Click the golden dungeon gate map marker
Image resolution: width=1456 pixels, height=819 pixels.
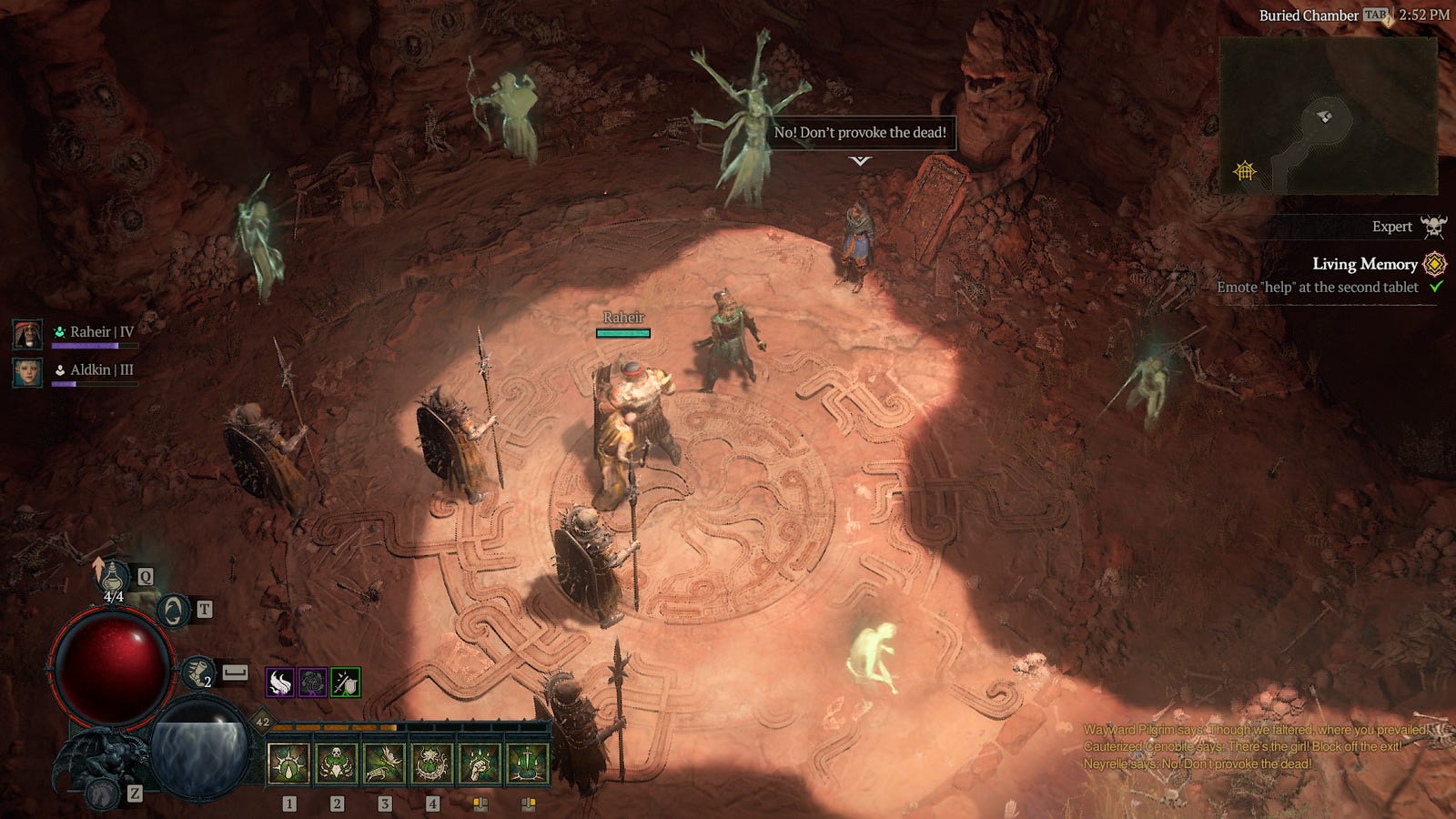1245,170
